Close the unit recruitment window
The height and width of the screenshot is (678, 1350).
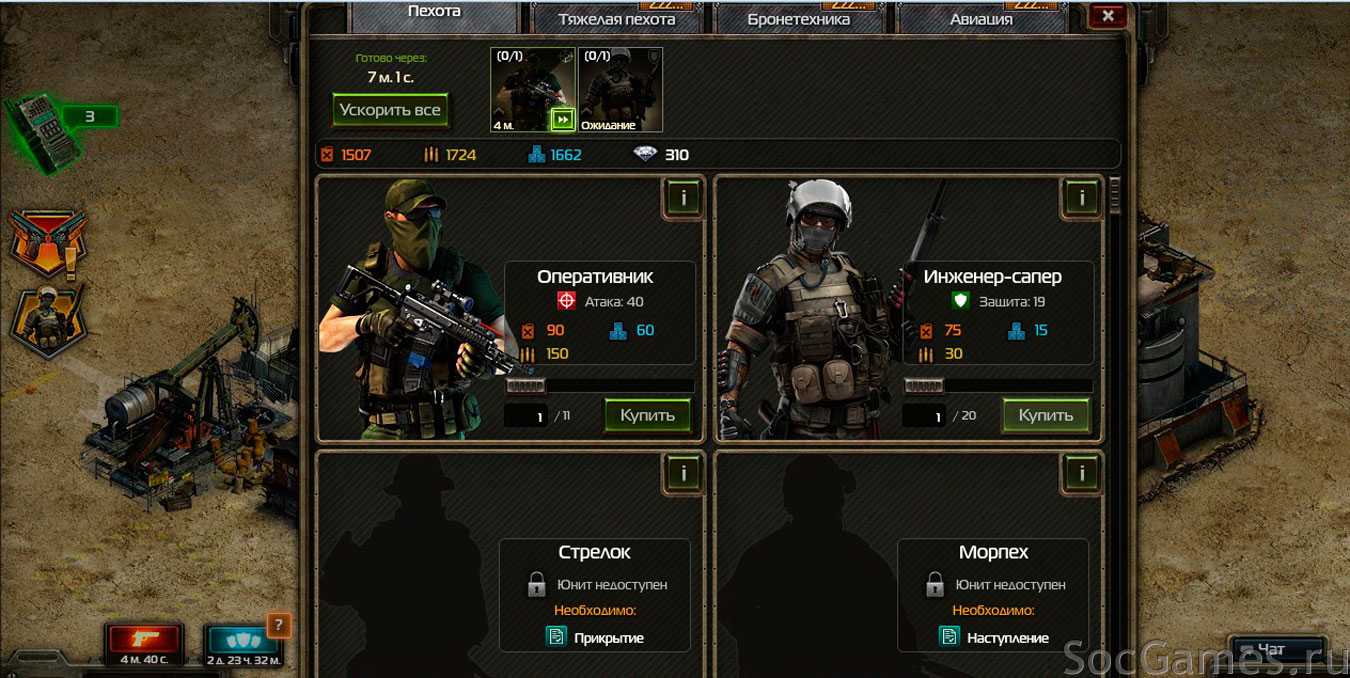coord(1107,15)
